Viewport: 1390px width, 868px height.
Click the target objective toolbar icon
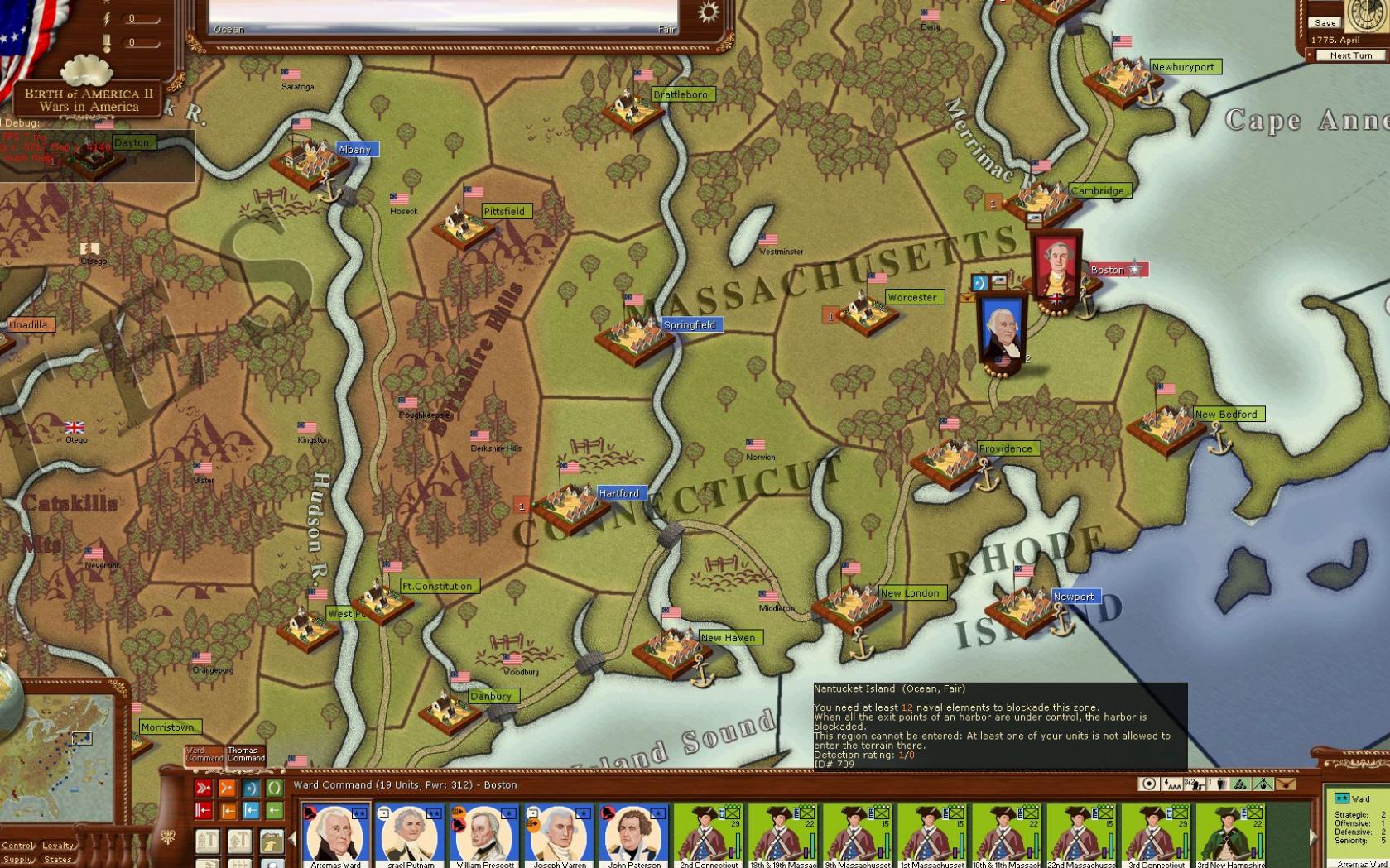point(1147,784)
